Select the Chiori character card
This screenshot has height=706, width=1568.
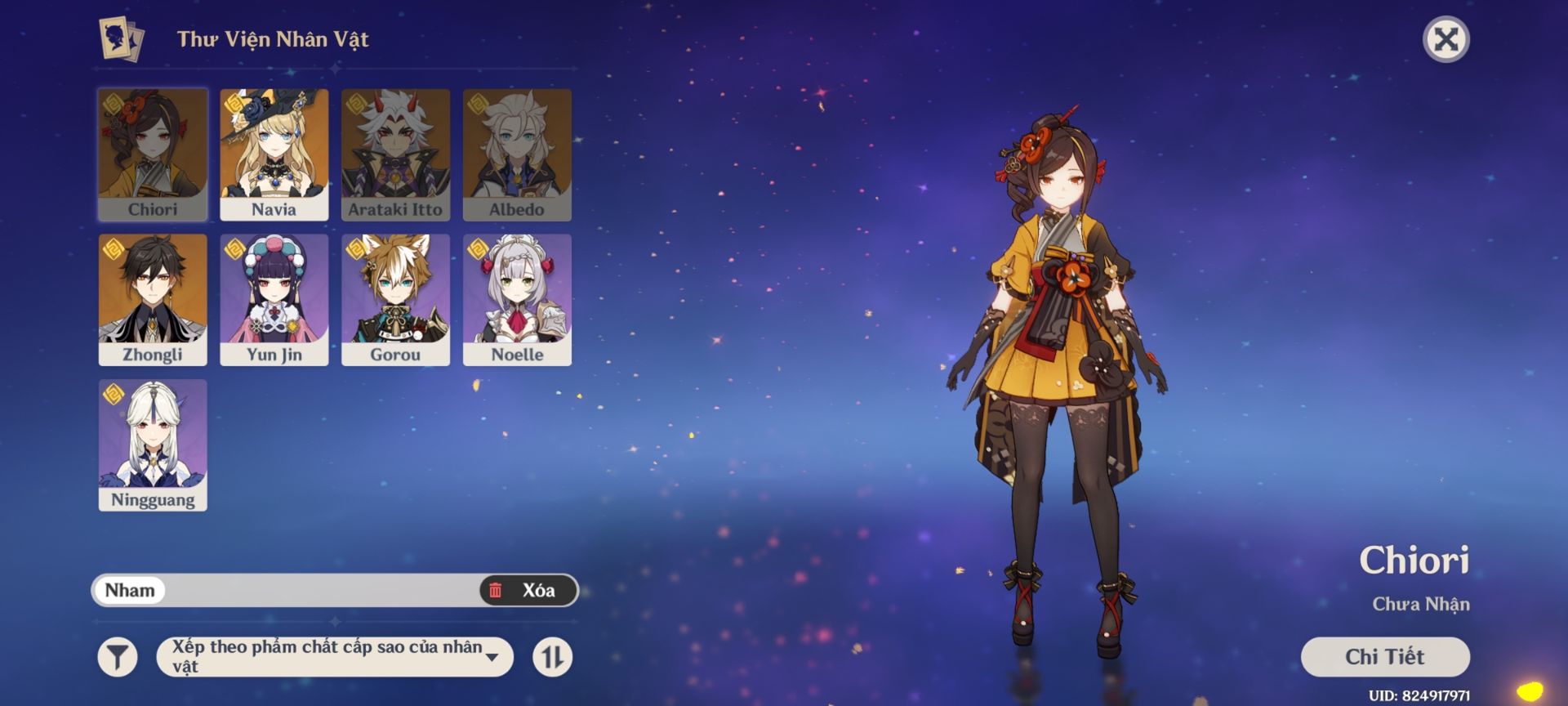153,154
